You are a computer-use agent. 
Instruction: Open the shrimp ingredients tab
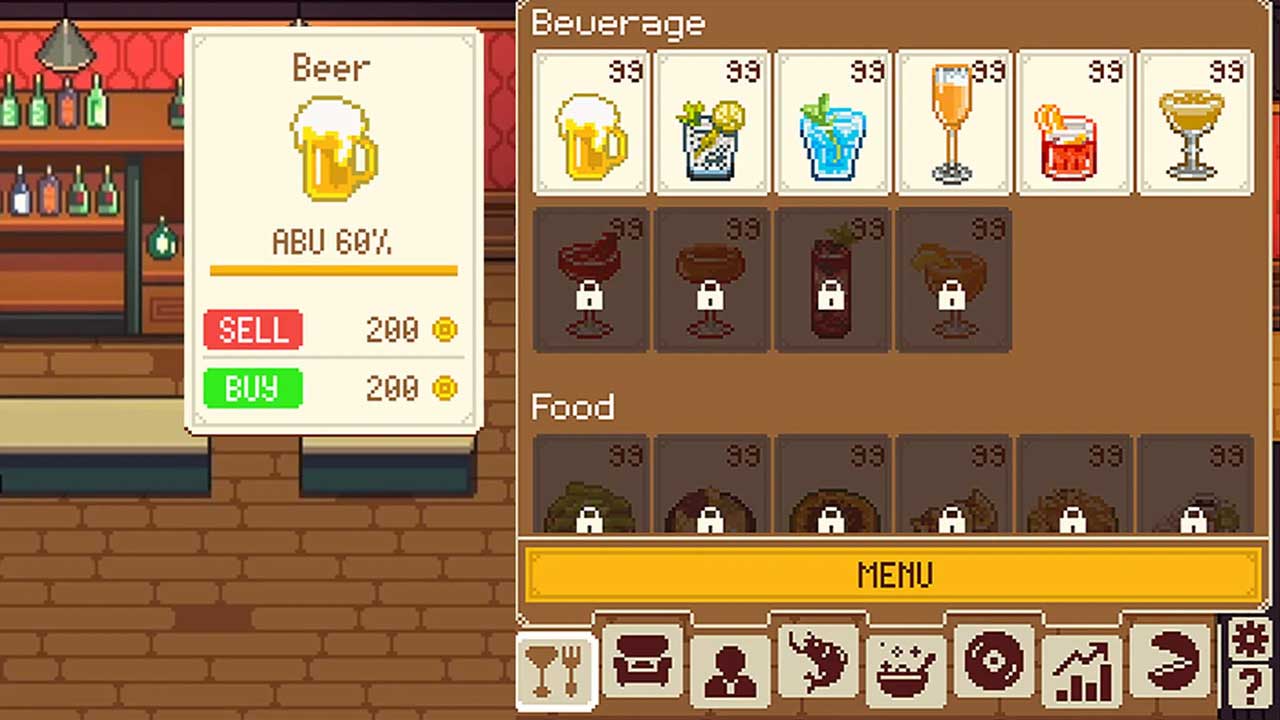(x=818, y=662)
